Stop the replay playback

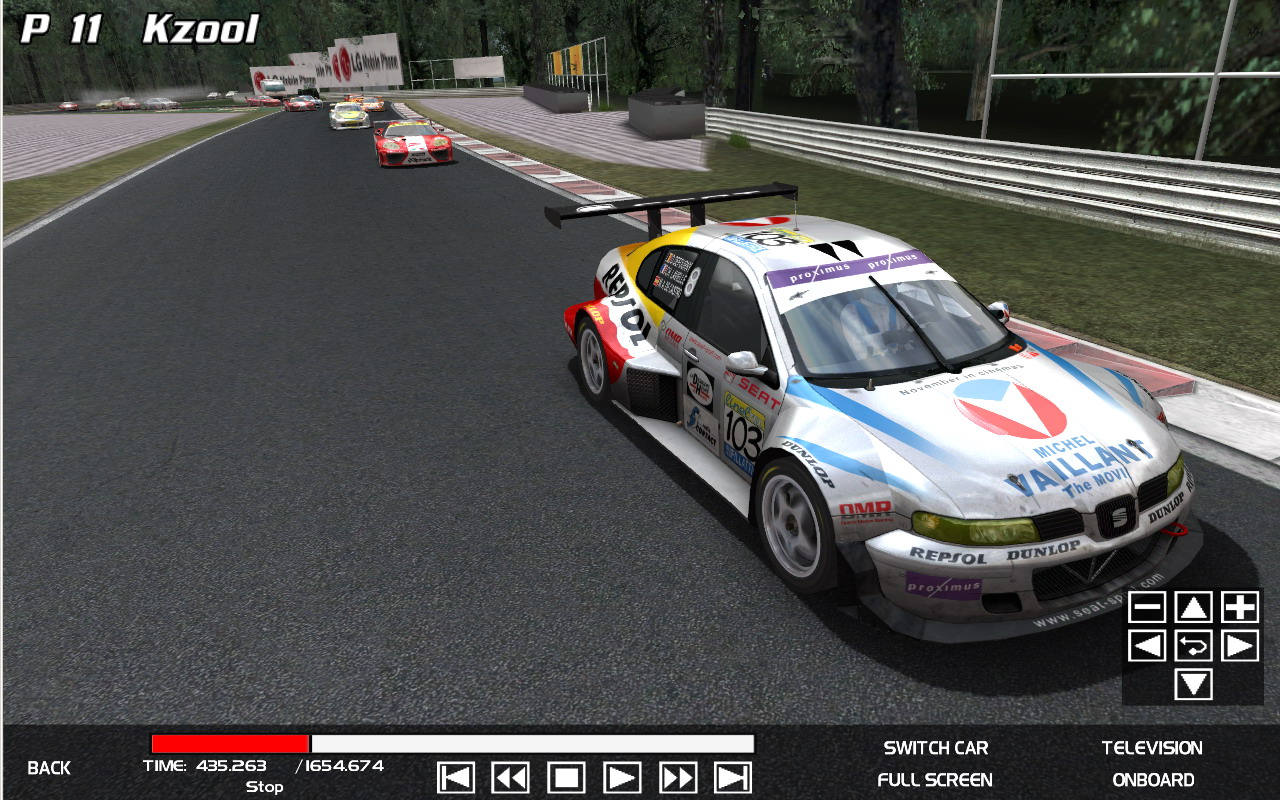click(x=566, y=778)
